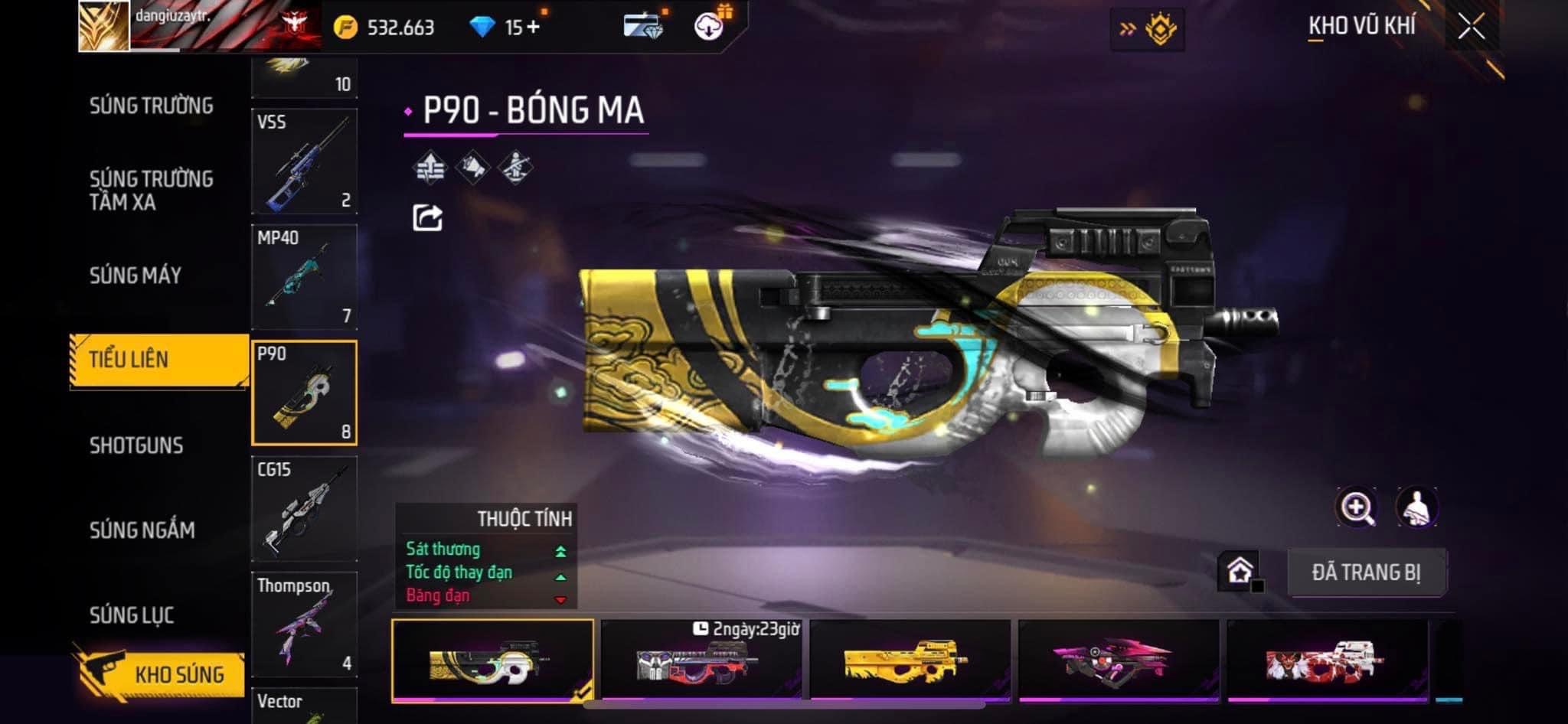Image resolution: width=1568 pixels, height=724 pixels.
Task: Add diamonds with the plus button
Action: pyautogui.click(x=533, y=28)
